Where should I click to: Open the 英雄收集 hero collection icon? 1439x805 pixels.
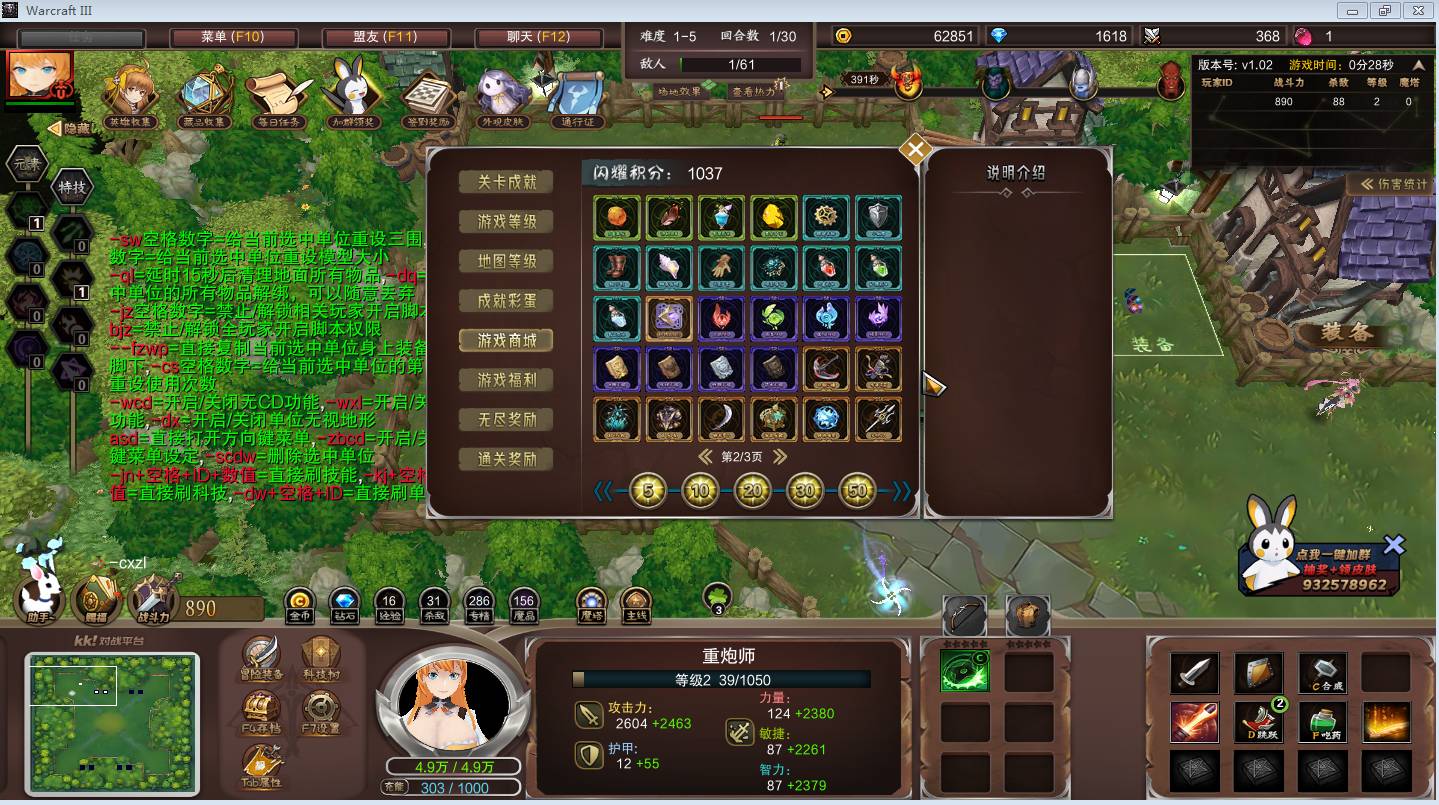(x=131, y=97)
